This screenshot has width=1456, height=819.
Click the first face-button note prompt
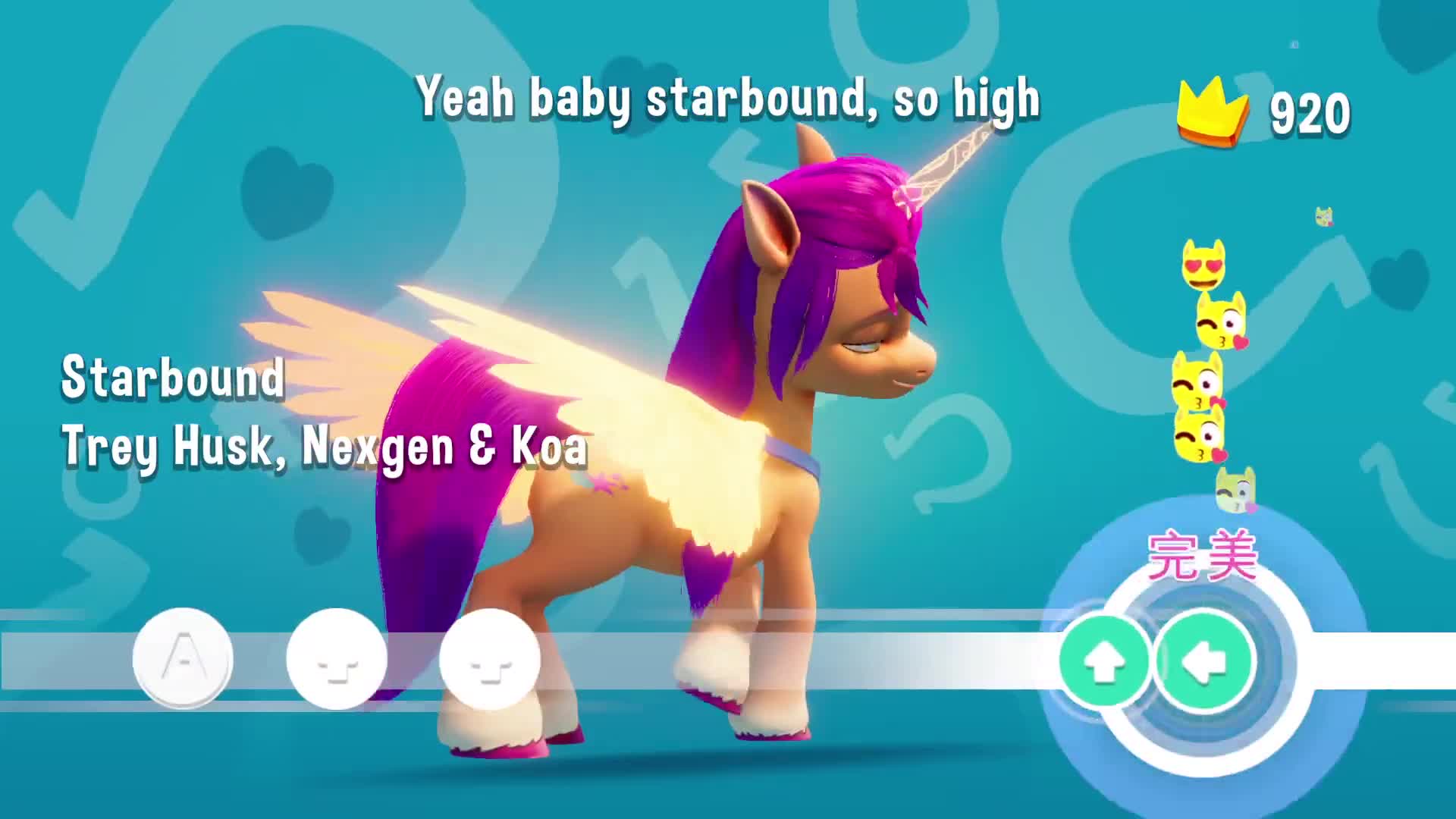pyautogui.click(x=337, y=661)
